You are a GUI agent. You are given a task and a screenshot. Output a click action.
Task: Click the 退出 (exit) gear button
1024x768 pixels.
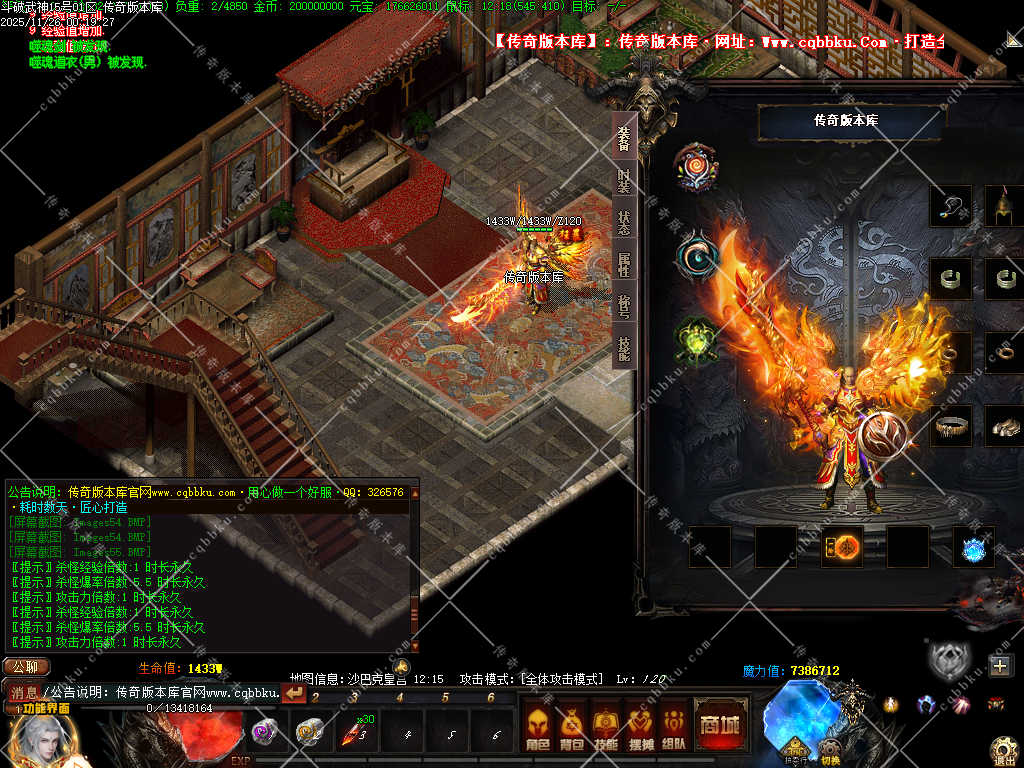(x=1004, y=750)
